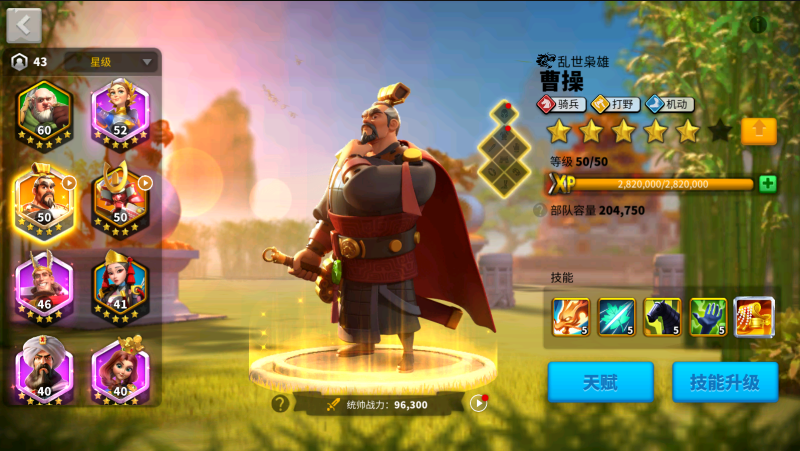The image size is (800, 451).
Task: Click the info icon in the top corner
Action: pos(758,24)
